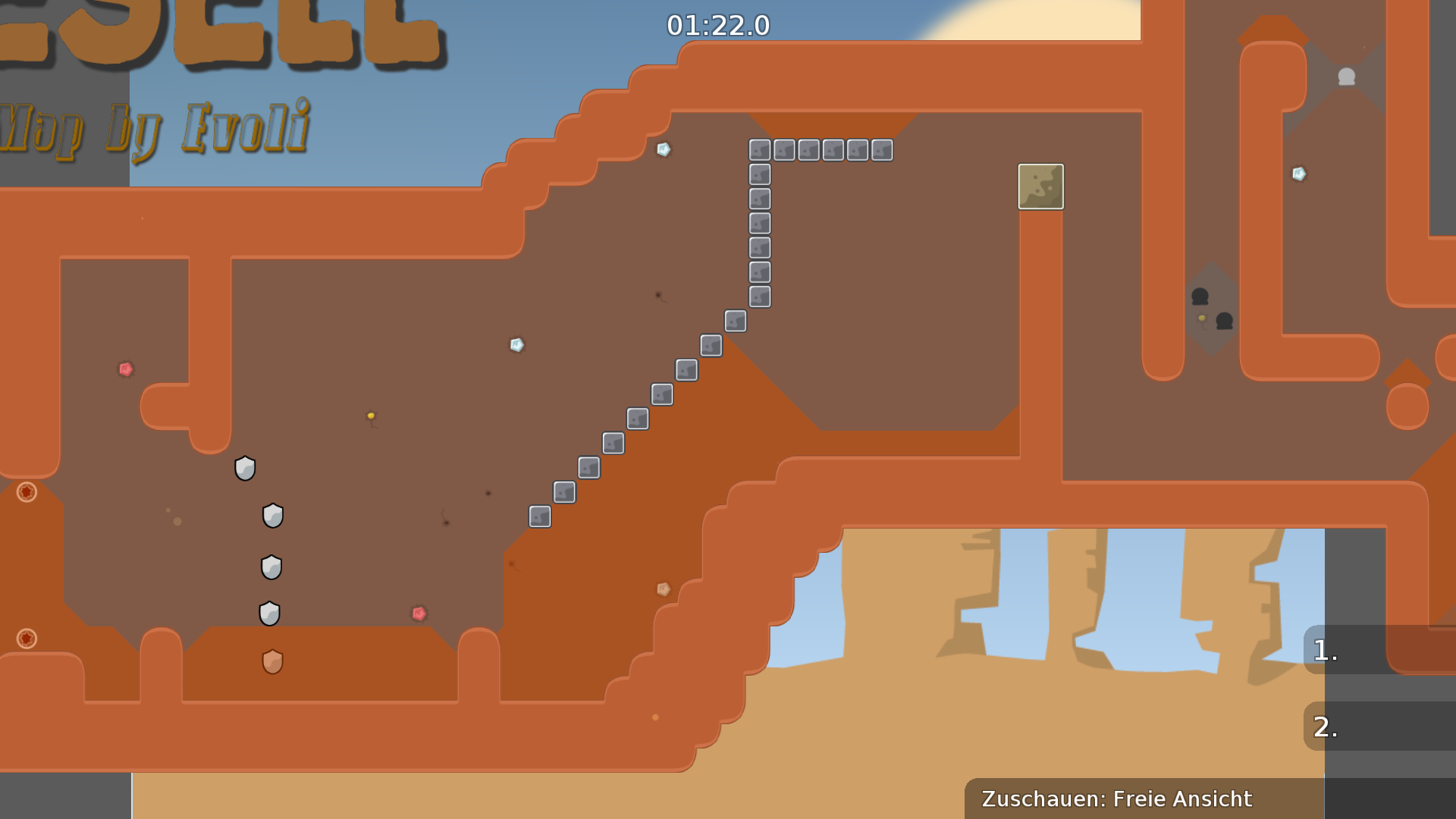Click the upper black tee in the diamond alcove
1456x819 pixels.
[1200, 296]
